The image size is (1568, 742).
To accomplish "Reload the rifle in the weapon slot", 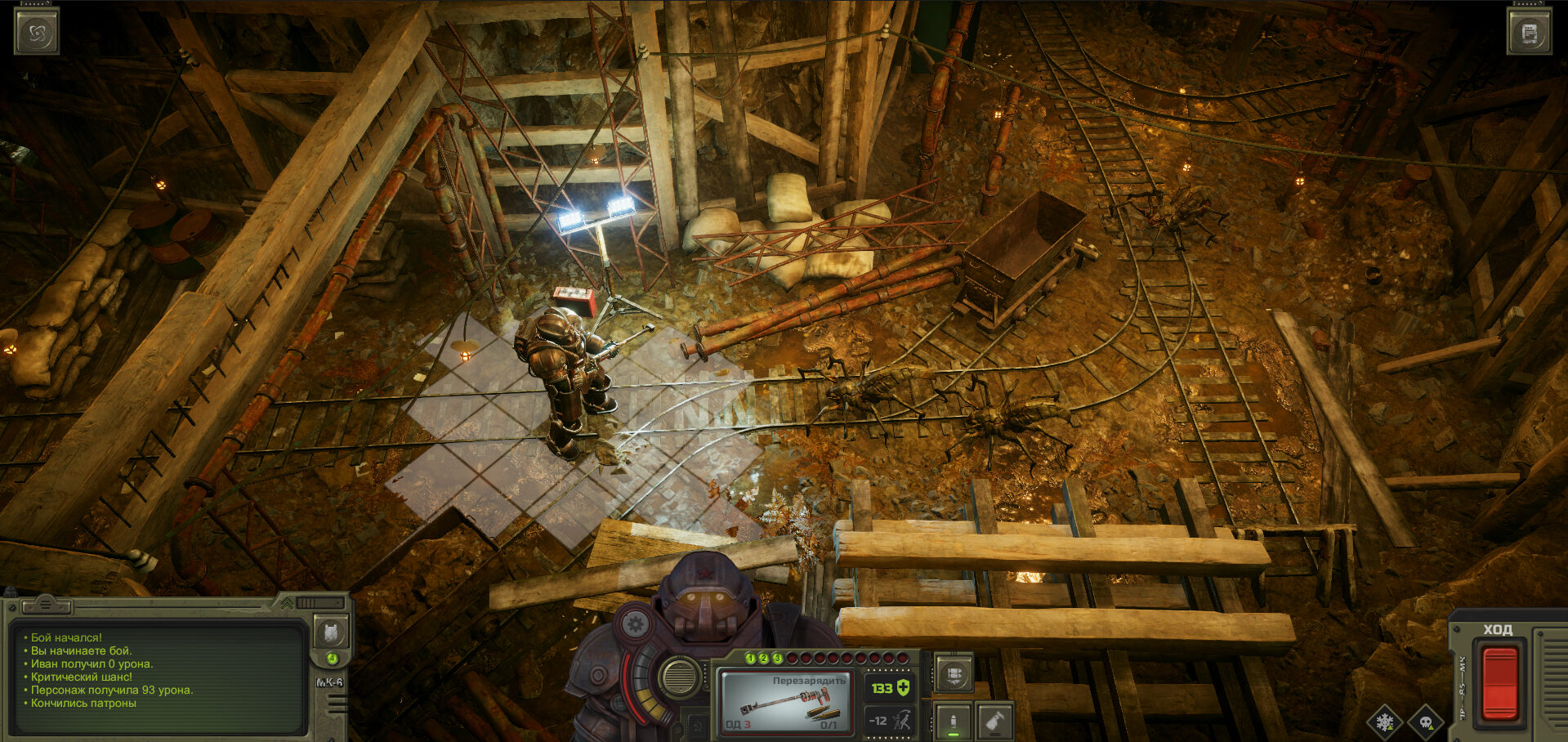I will [784, 701].
